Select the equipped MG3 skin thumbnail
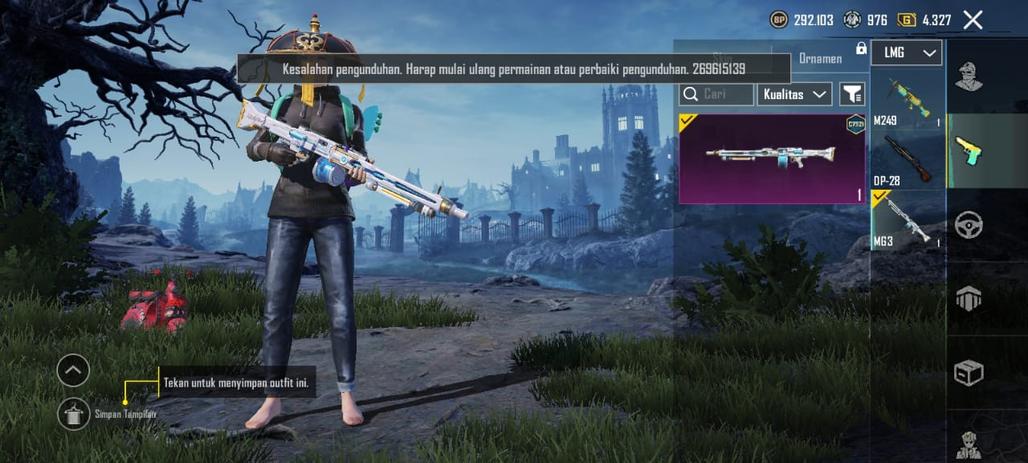 pyautogui.click(x=772, y=158)
